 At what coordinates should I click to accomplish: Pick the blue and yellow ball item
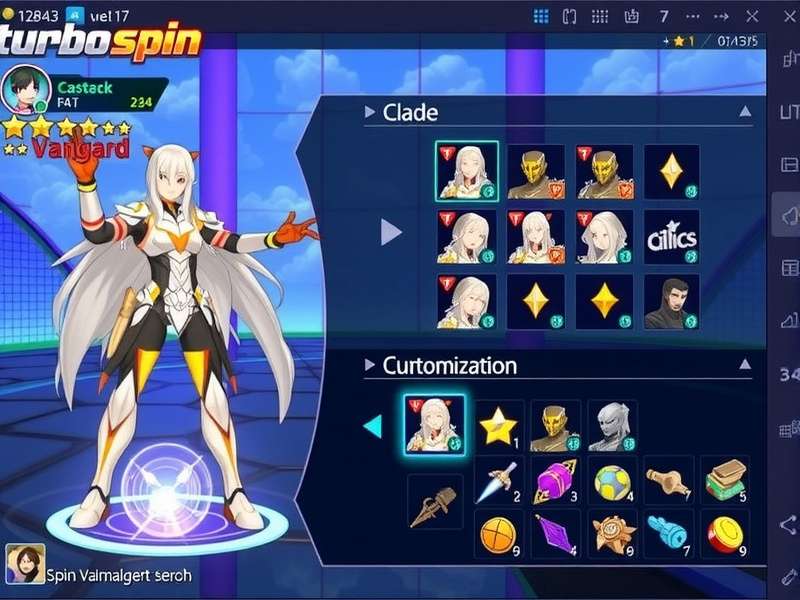pyautogui.click(x=612, y=481)
